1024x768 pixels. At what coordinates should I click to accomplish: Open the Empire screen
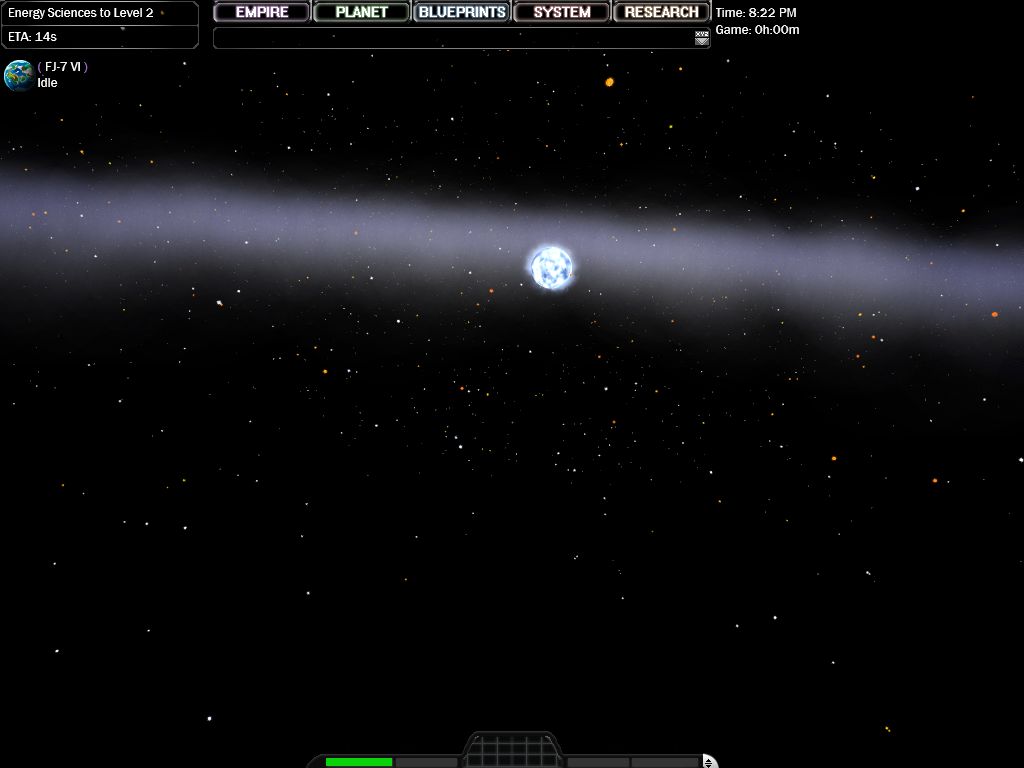[262, 12]
